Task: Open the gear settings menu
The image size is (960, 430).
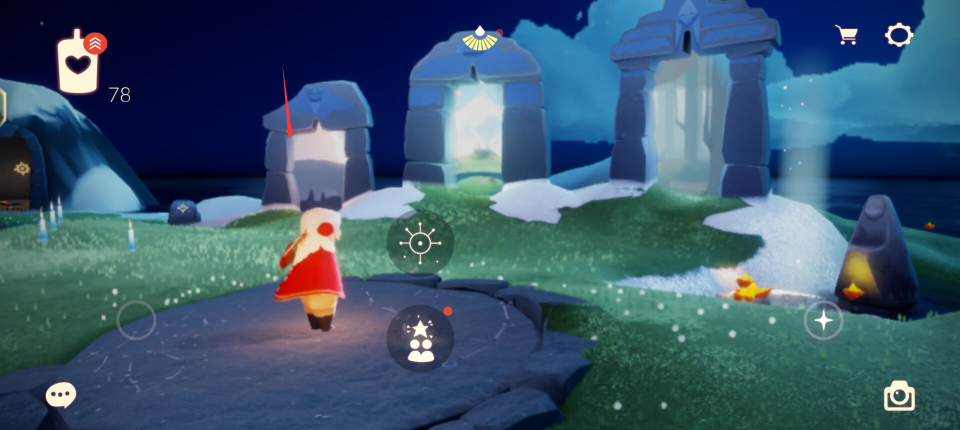Action: coord(899,35)
